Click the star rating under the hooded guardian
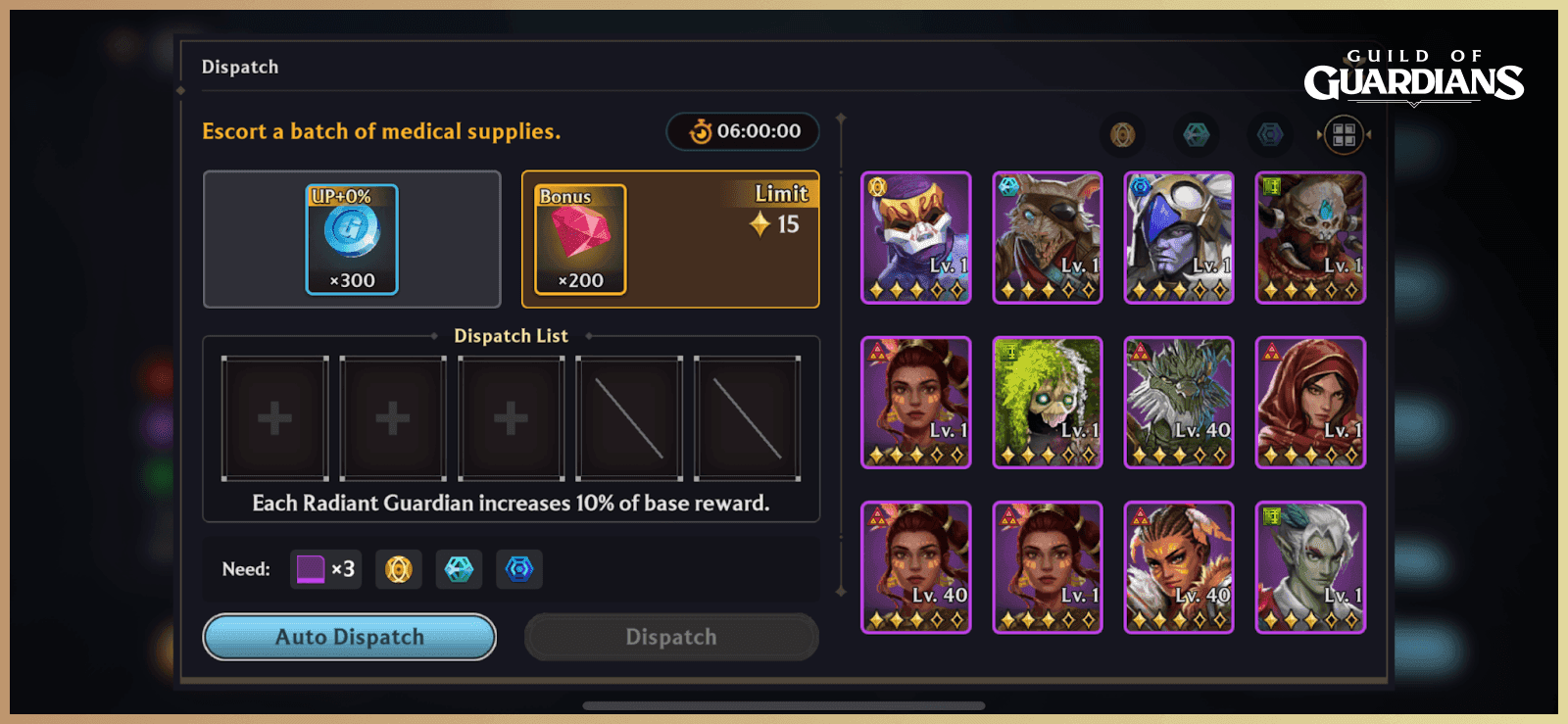Viewport: 1568px width, 724px height. tap(1310, 454)
